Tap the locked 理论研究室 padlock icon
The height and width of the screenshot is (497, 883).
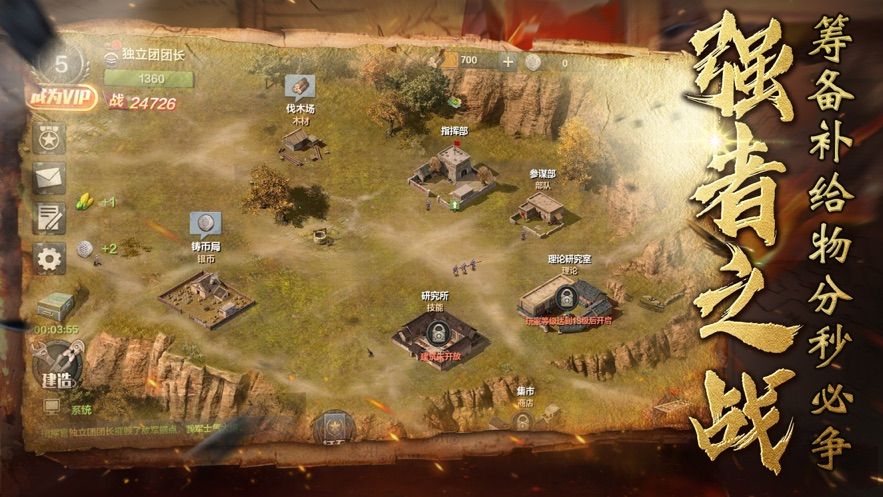[566, 297]
